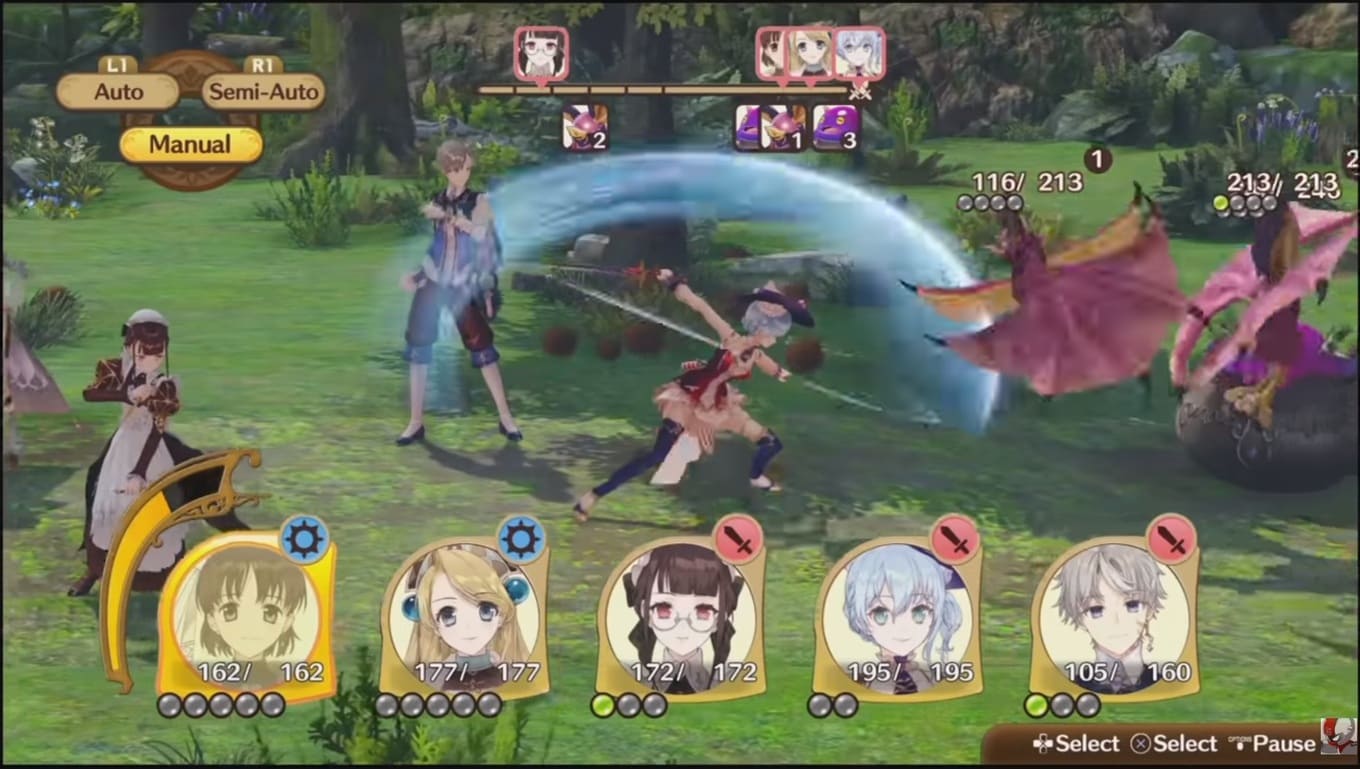The width and height of the screenshot is (1360, 769).
Task: Switch battle mode to Semi-Auto
Action: click(x=264, y=92)
